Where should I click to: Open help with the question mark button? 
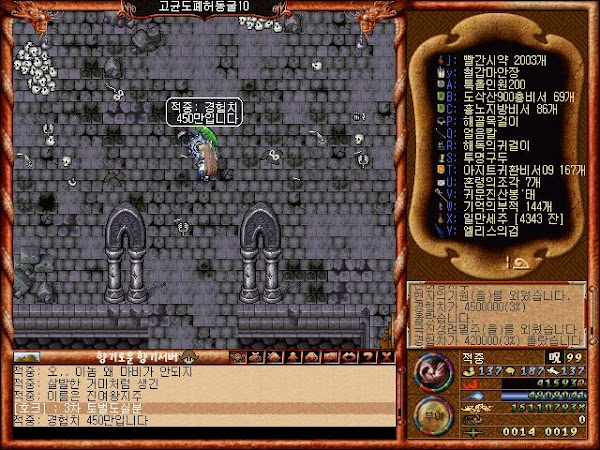point(366,356)
